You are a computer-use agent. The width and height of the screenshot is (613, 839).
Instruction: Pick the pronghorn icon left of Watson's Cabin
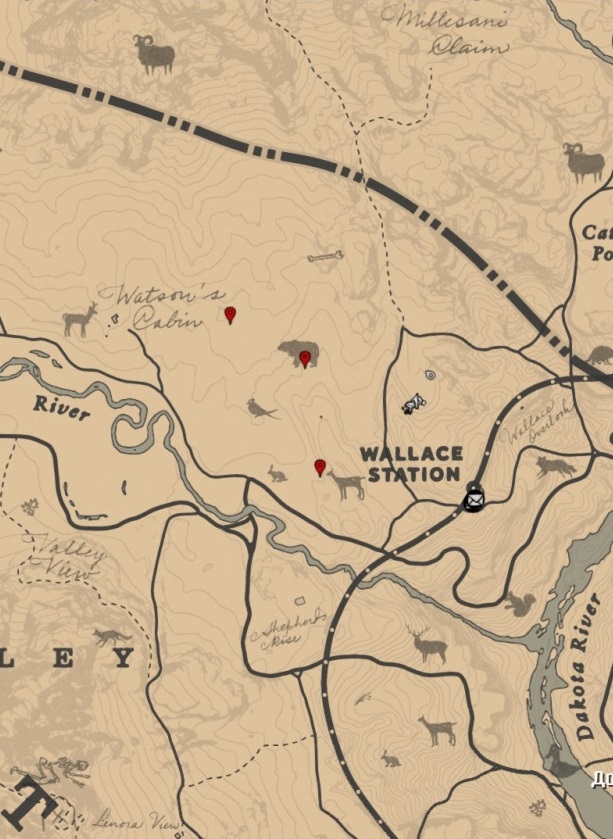click(x=80, y=319)
